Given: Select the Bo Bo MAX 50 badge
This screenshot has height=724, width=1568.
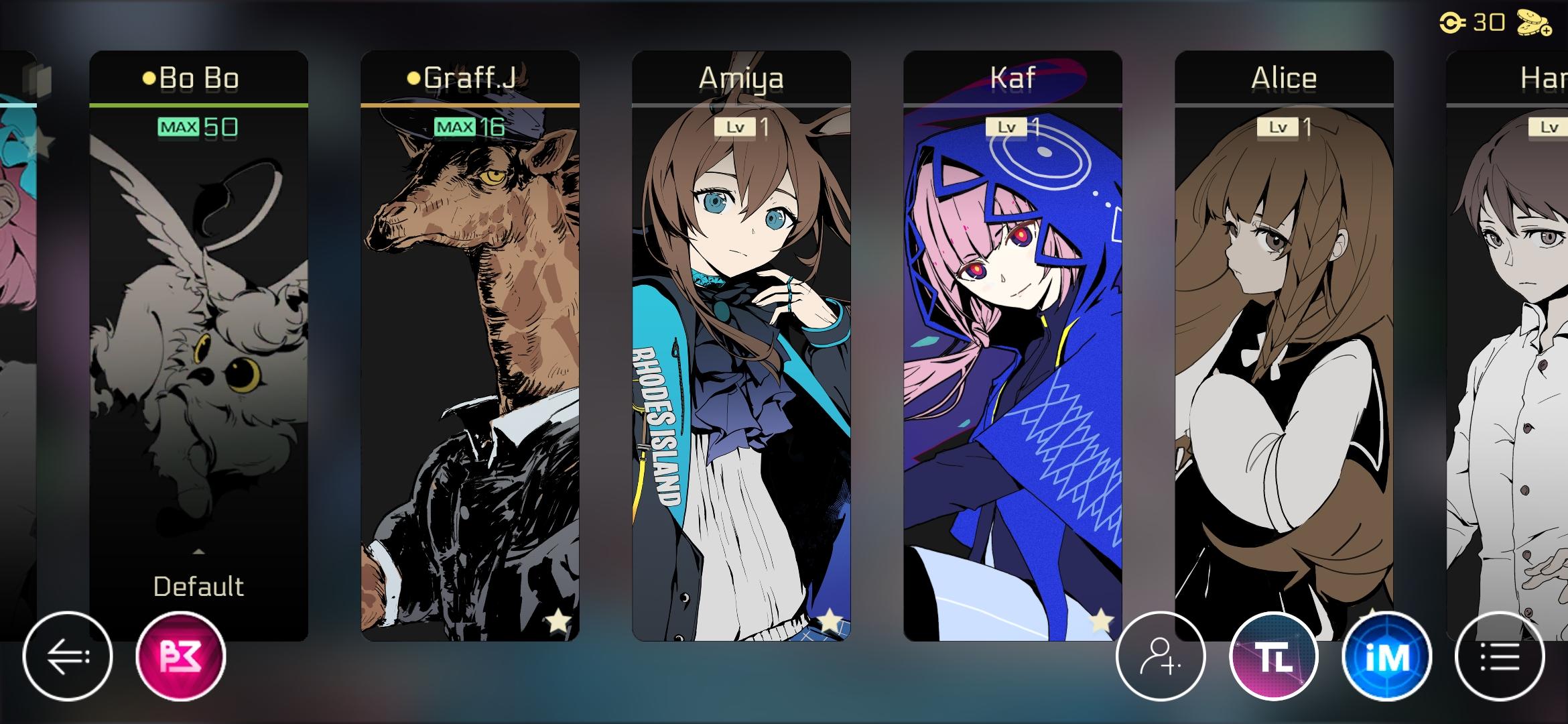Looking at the screenshot, I should [198, 126].
